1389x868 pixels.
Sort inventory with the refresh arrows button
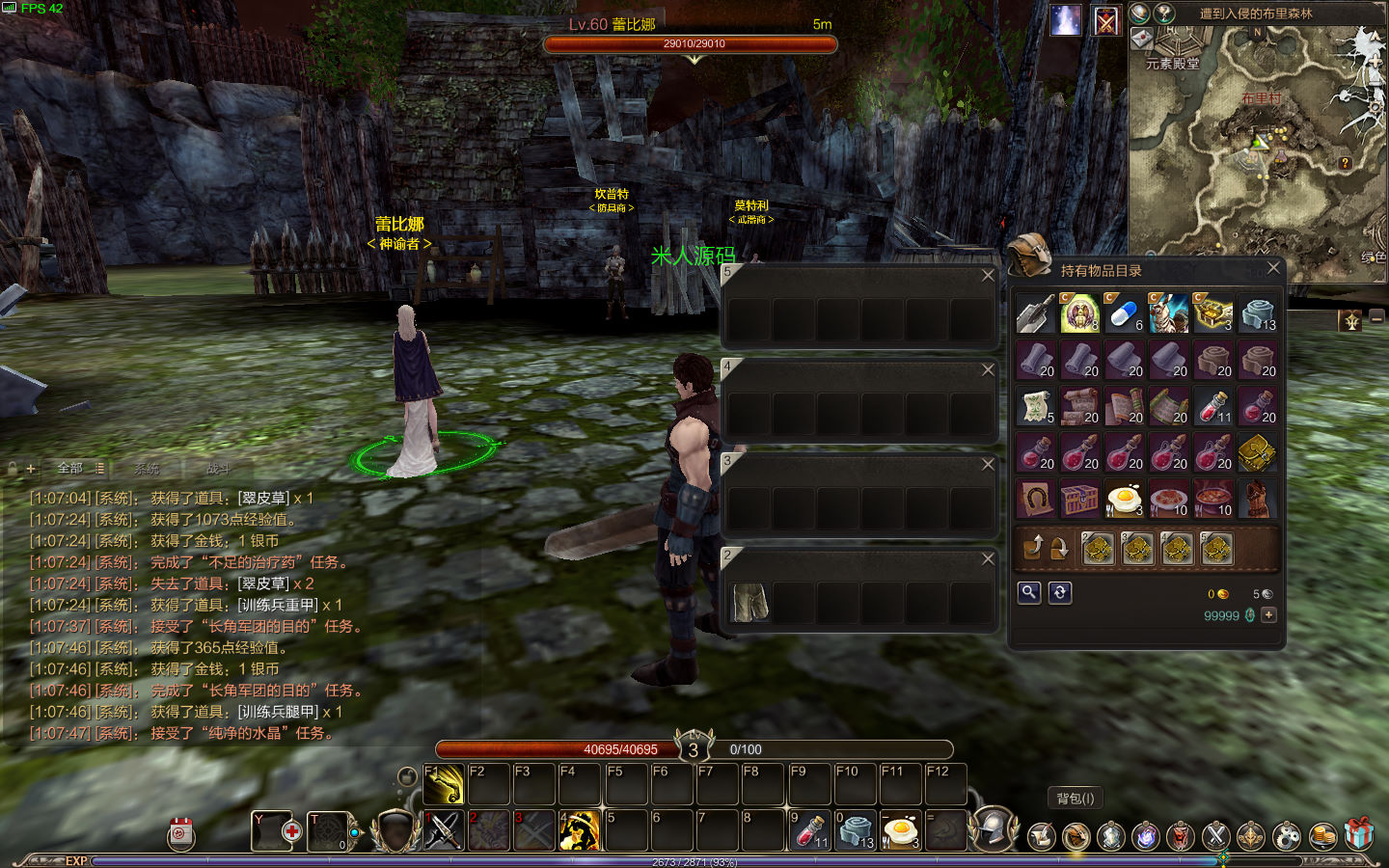1059,592
